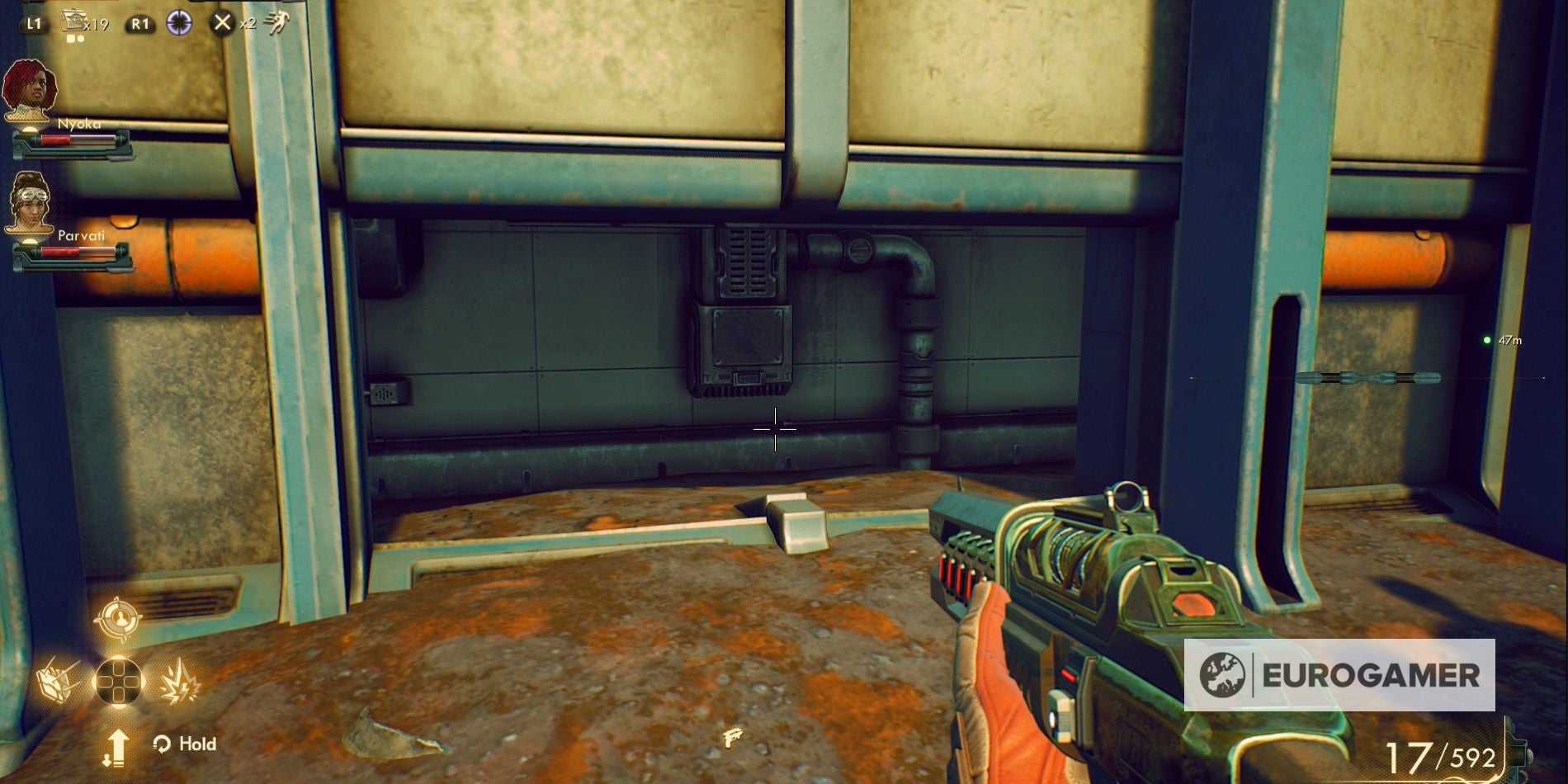Click the L1 inhaler consumable icon

click(x=74, y=22)
